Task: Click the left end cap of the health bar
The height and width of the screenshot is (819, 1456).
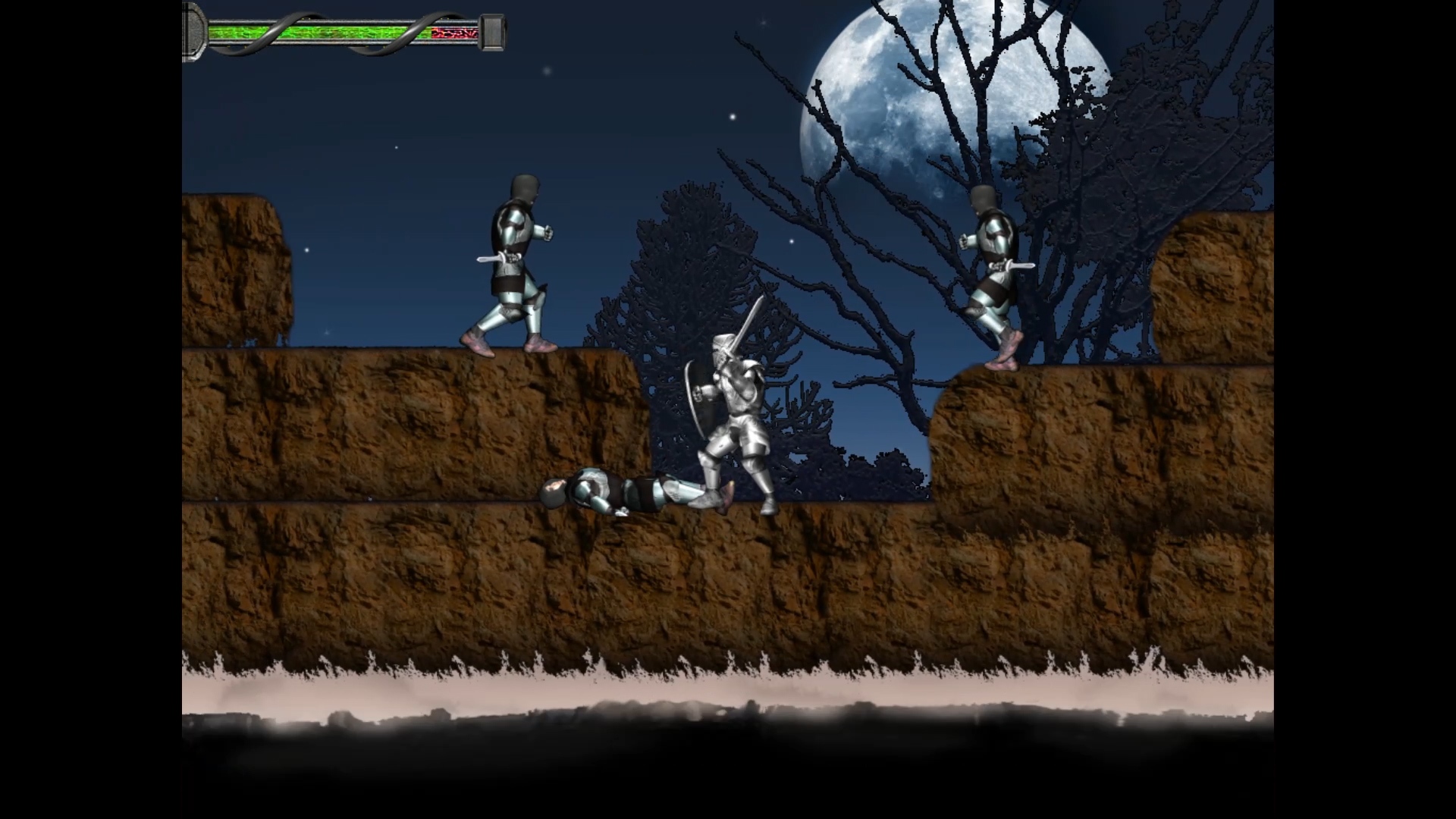Action: coord(193,32)
